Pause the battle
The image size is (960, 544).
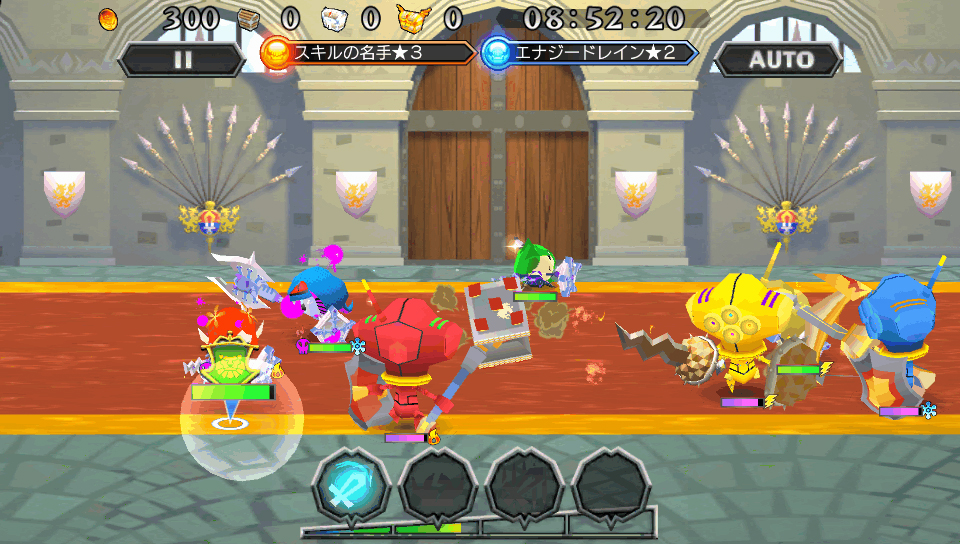182,59
